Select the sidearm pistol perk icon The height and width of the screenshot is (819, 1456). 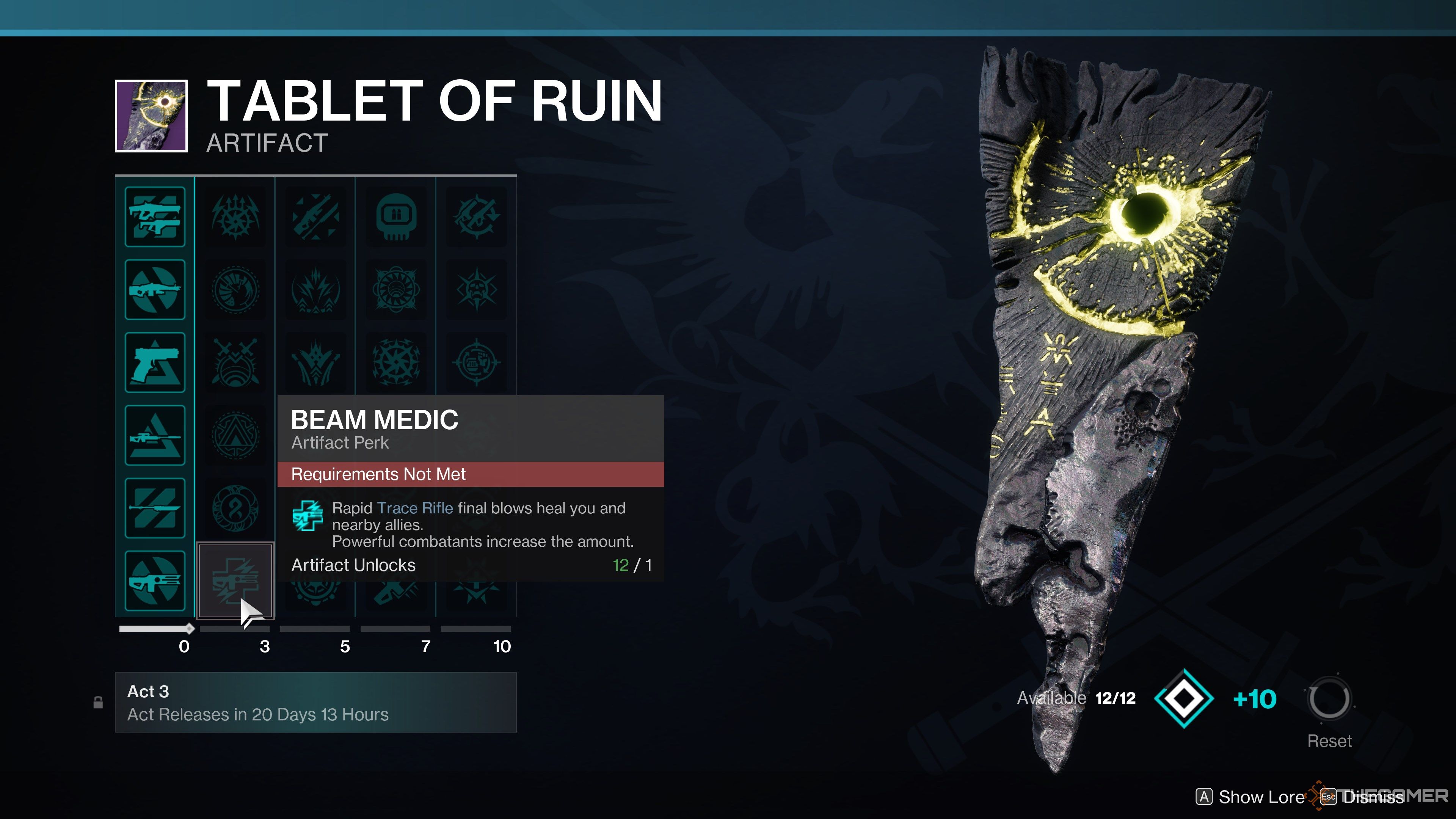[155, 362]
